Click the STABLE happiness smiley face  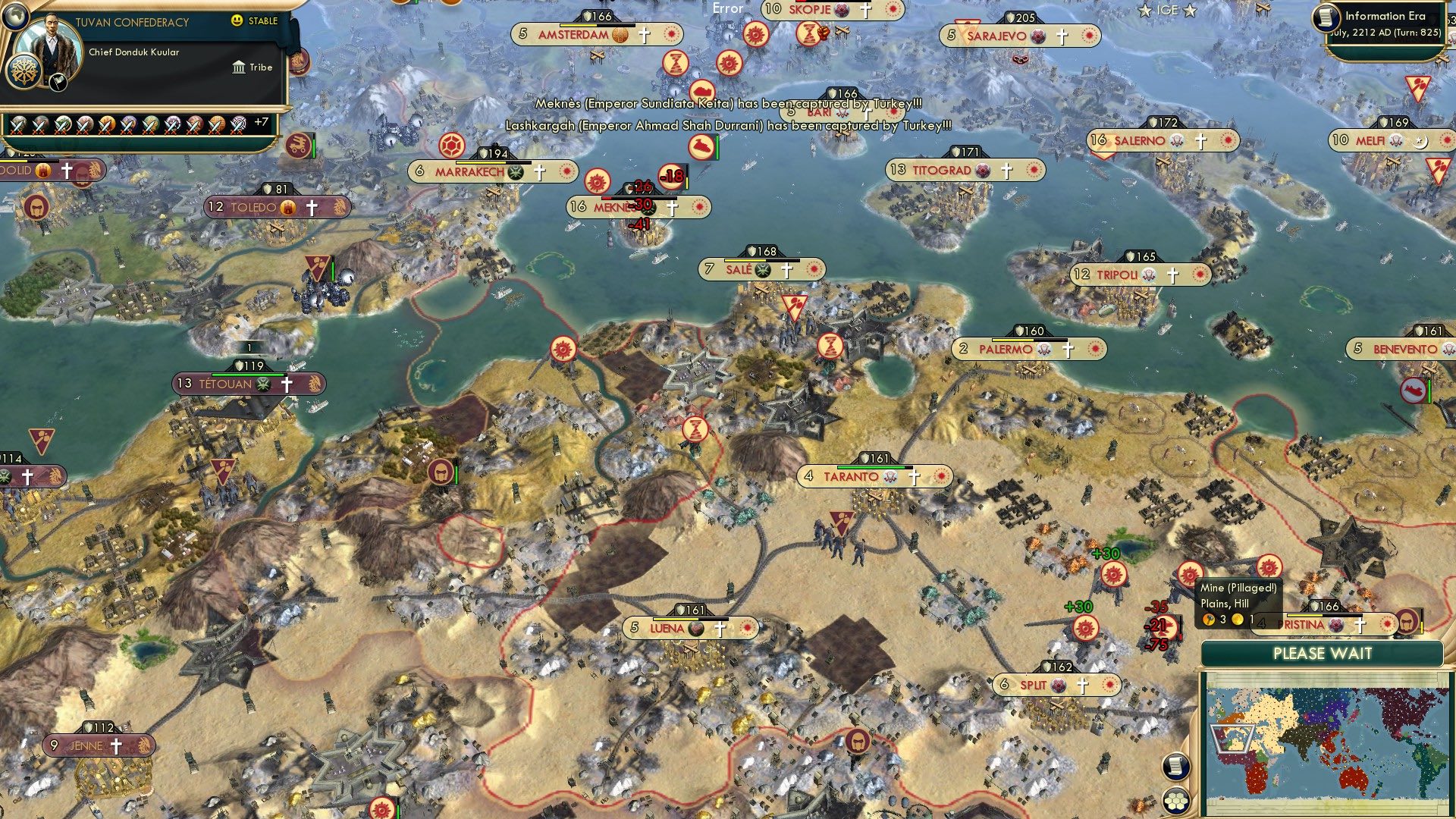click(238, 21)
